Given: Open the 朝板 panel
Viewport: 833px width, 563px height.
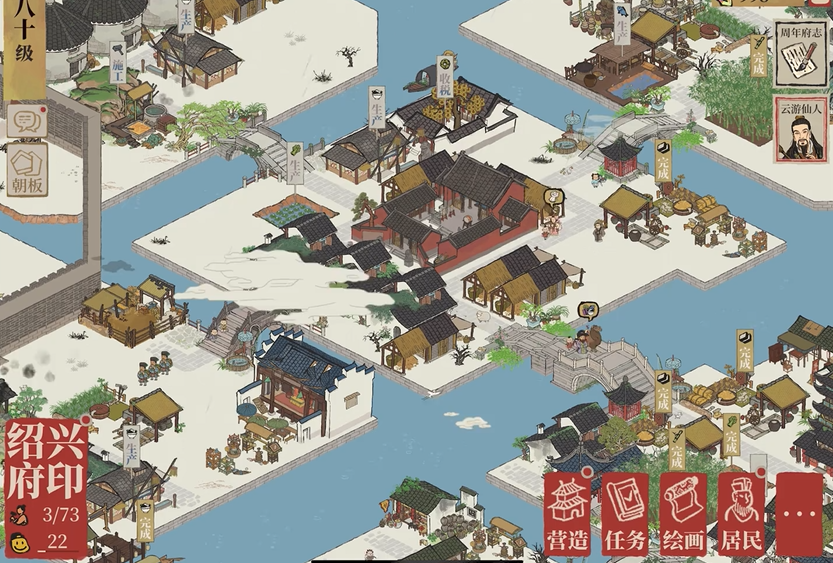Looking at the screenshot, I should pyautogui.click(x=27, y=170).
